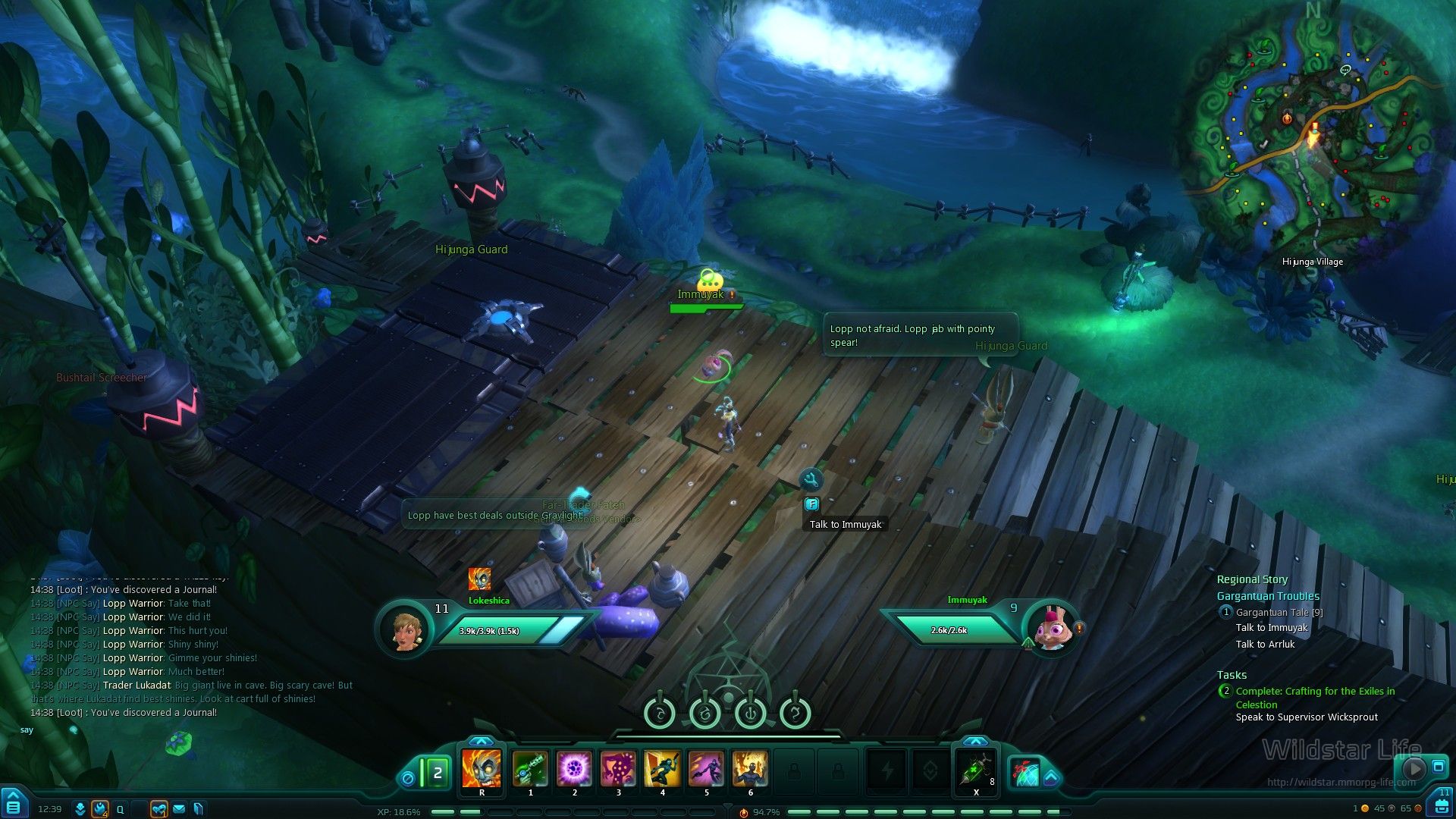Activate the burning figure ability in slot 6
Viewport: 1456px width, 819px height.
point(750,768)
